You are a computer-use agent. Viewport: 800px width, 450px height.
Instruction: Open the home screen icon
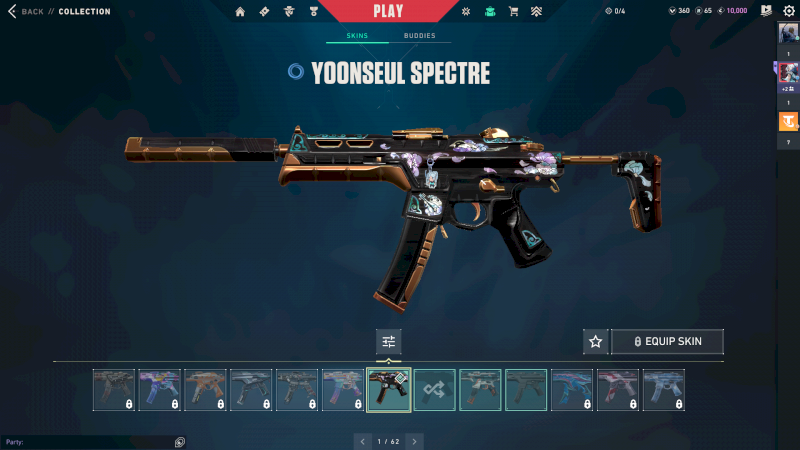(240, 12)
